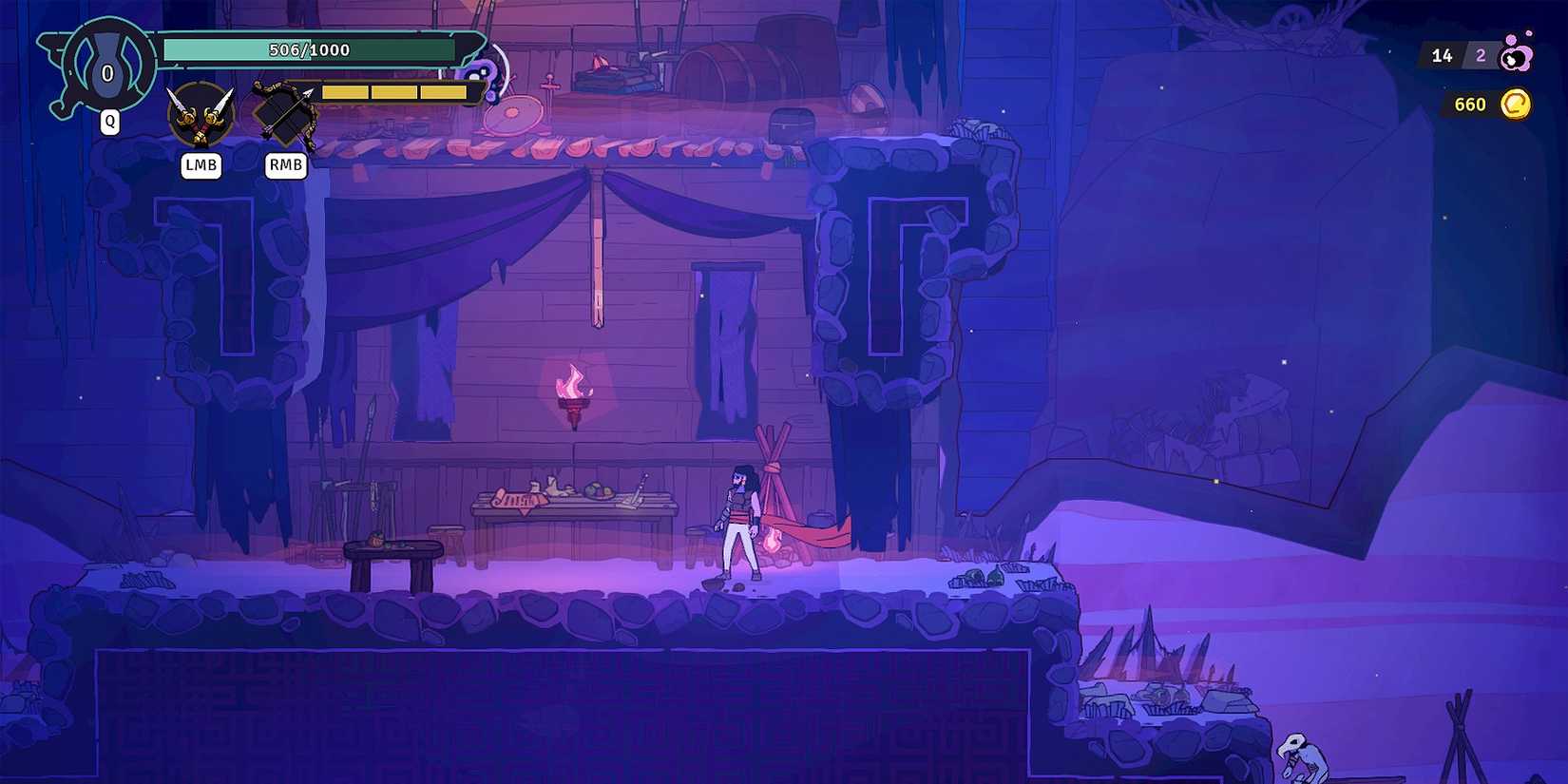Click the gold coin icon next to 660
Viewport: 1568px width, 784px height.
1515,105
